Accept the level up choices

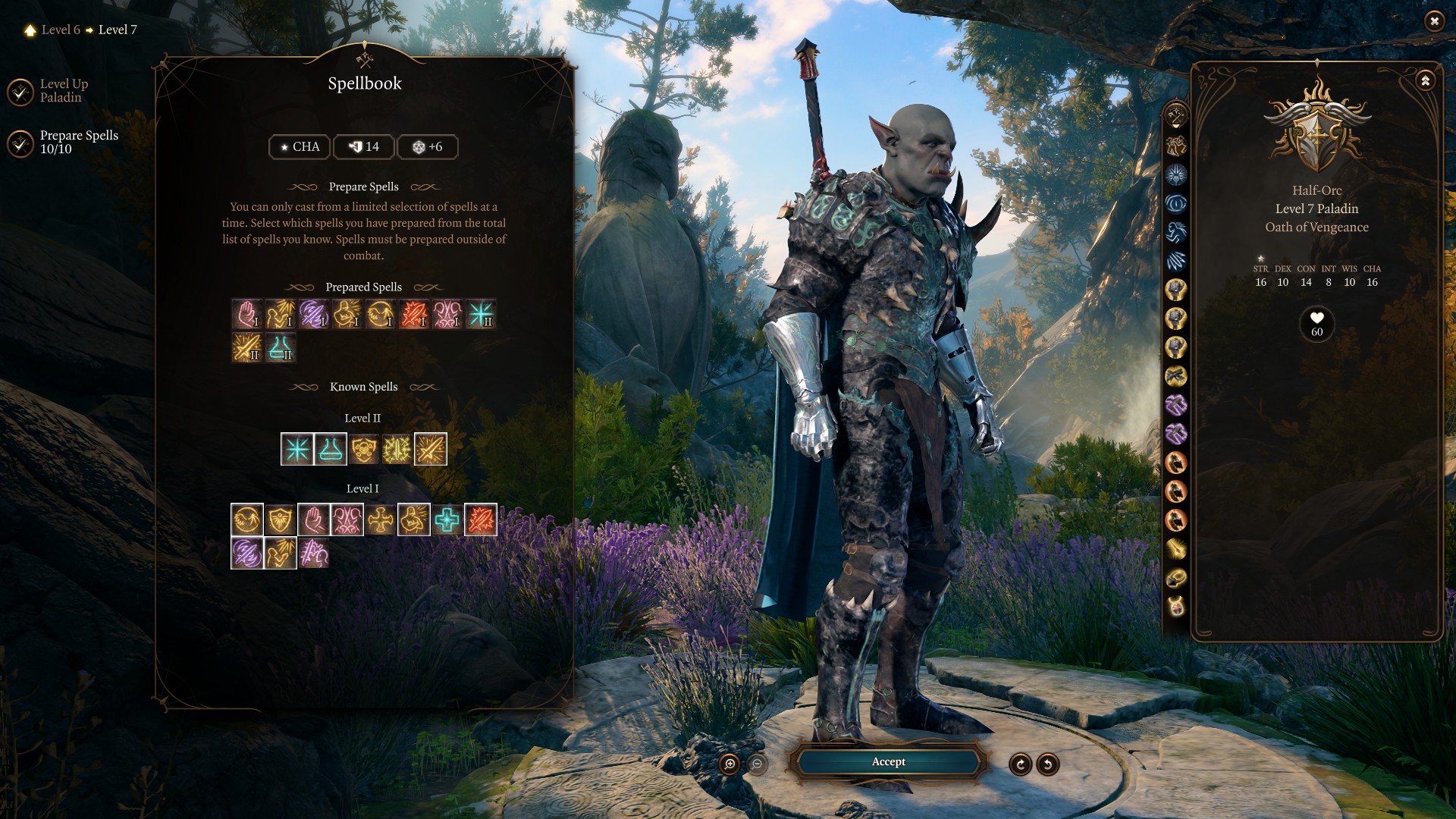[888, 761]
